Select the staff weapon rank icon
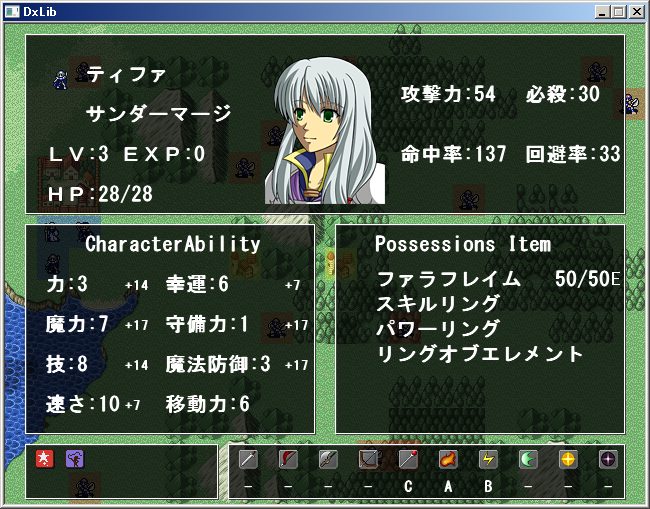 (408, 459)
